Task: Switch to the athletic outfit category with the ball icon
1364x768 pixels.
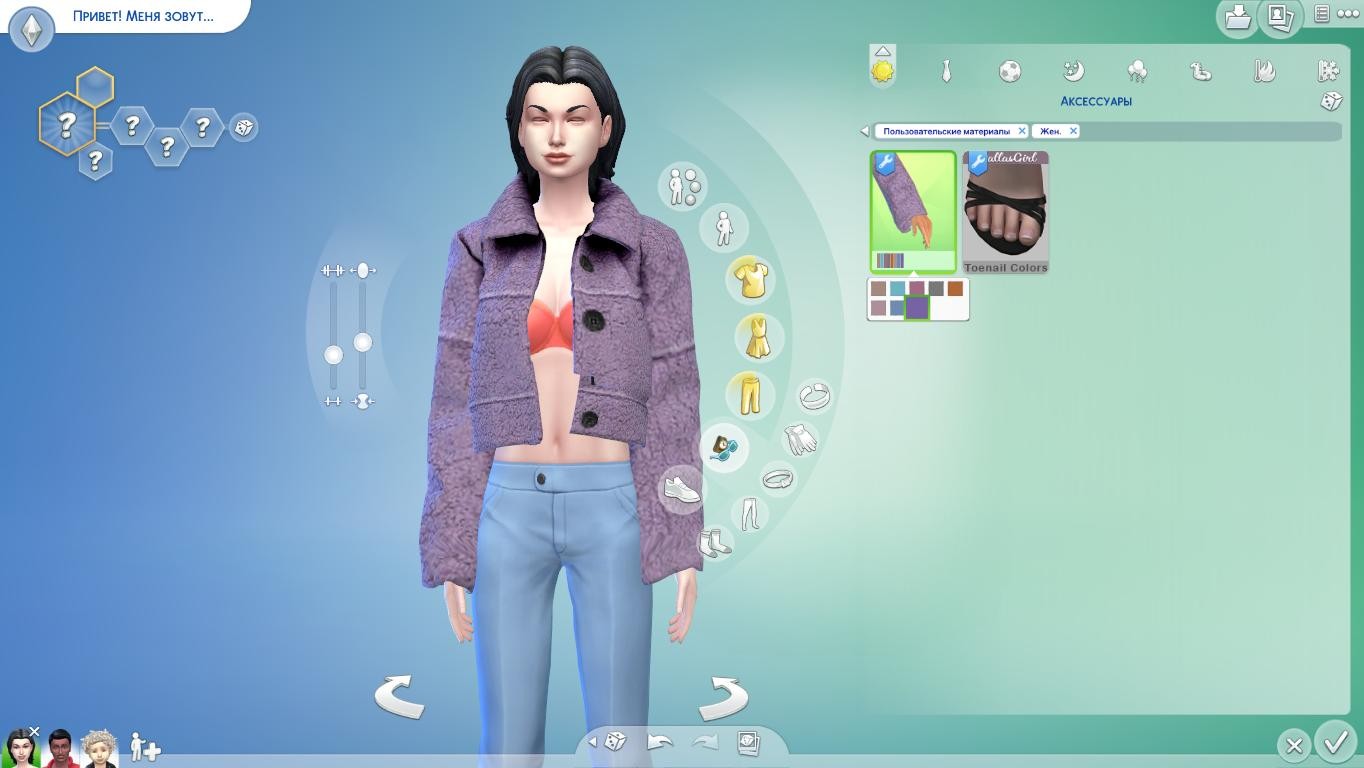Action: pyautogui.click(x=1010, y=71)
